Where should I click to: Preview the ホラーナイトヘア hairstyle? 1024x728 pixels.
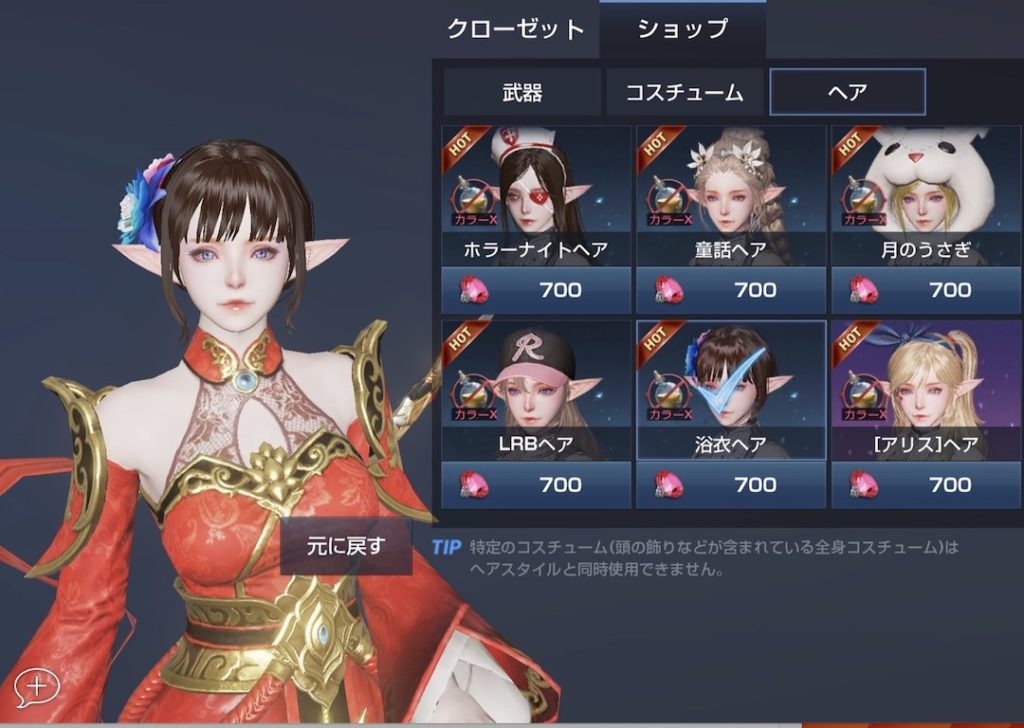click(x=536, y=195)
